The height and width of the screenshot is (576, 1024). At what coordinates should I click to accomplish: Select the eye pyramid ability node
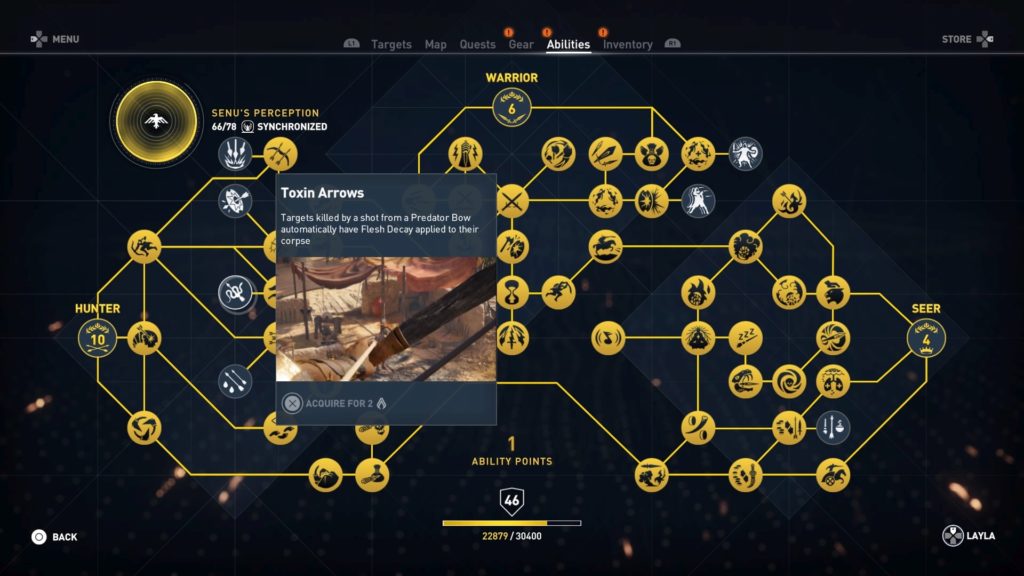(697, 338)
